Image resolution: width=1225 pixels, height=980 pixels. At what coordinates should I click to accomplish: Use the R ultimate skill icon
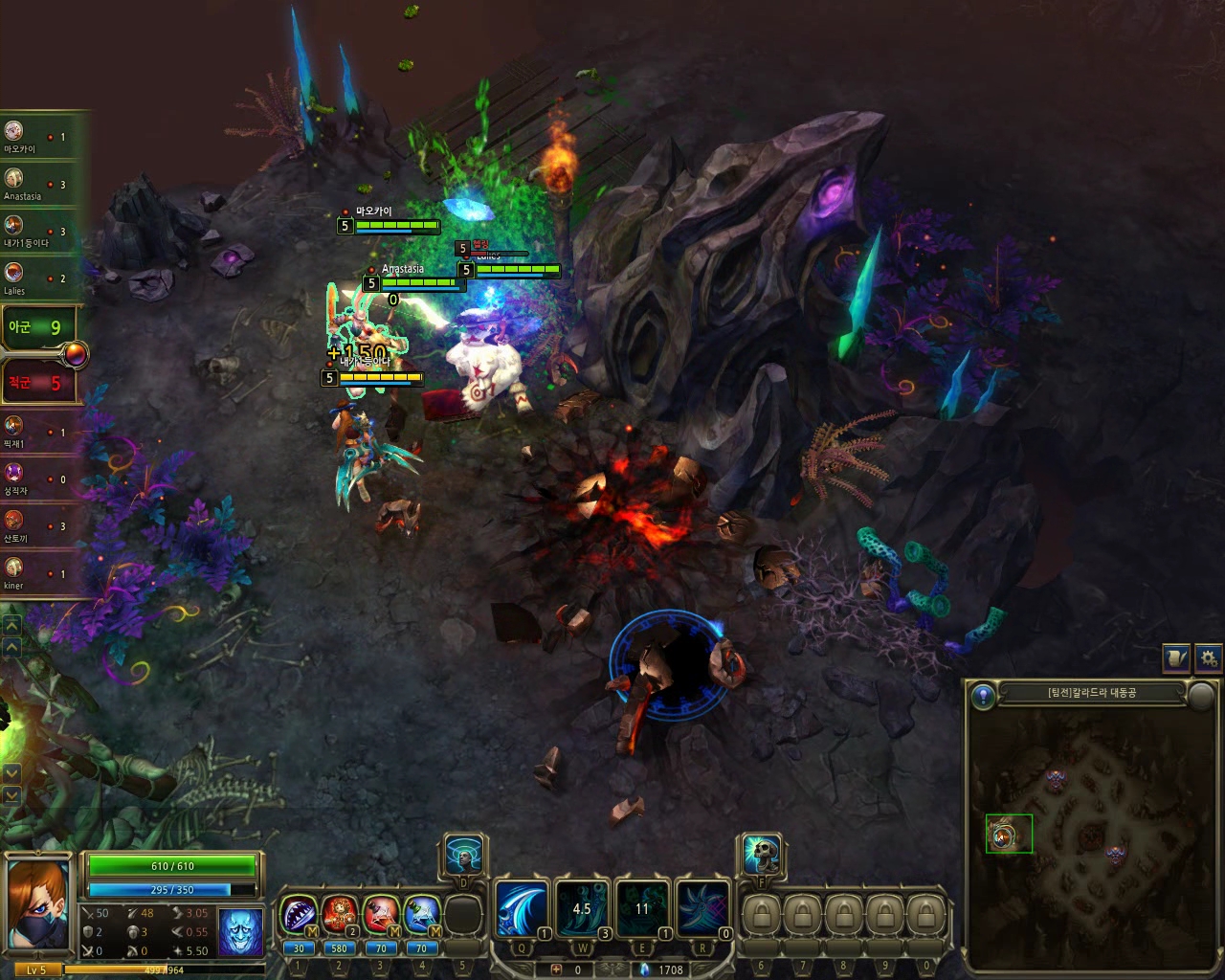pos(702,907)
